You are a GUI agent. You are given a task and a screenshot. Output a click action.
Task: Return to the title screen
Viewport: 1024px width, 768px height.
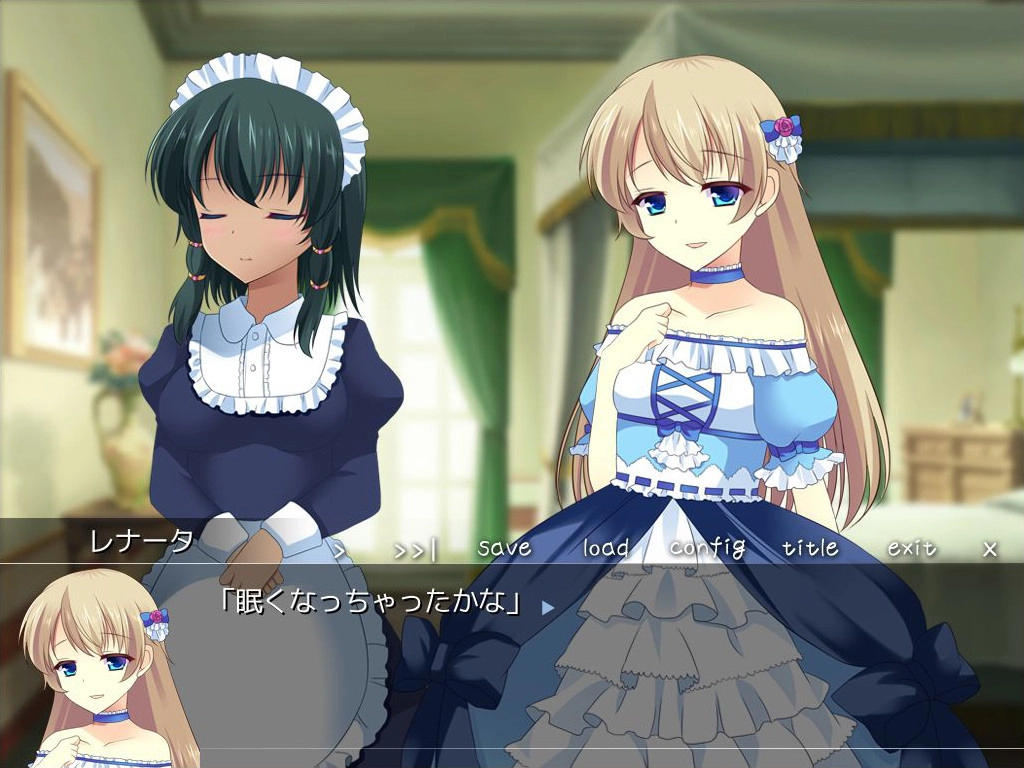(x=811, y=548)
